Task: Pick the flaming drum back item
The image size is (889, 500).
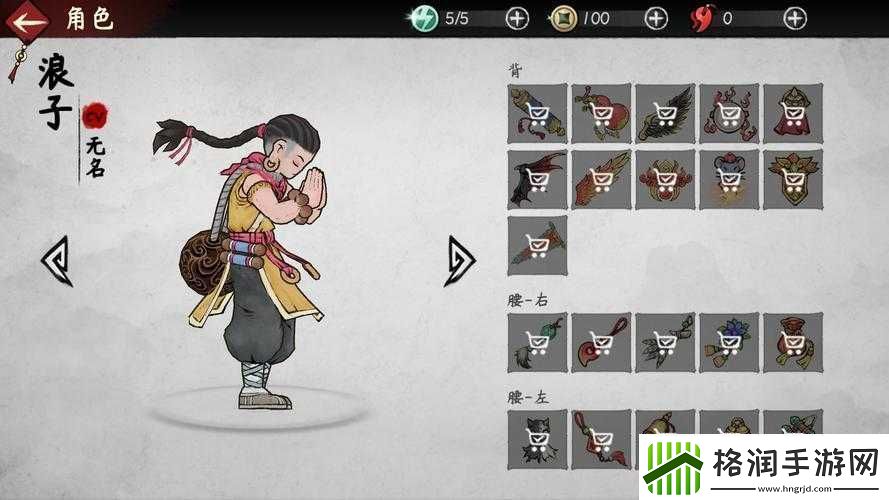Action: (729, 112)
